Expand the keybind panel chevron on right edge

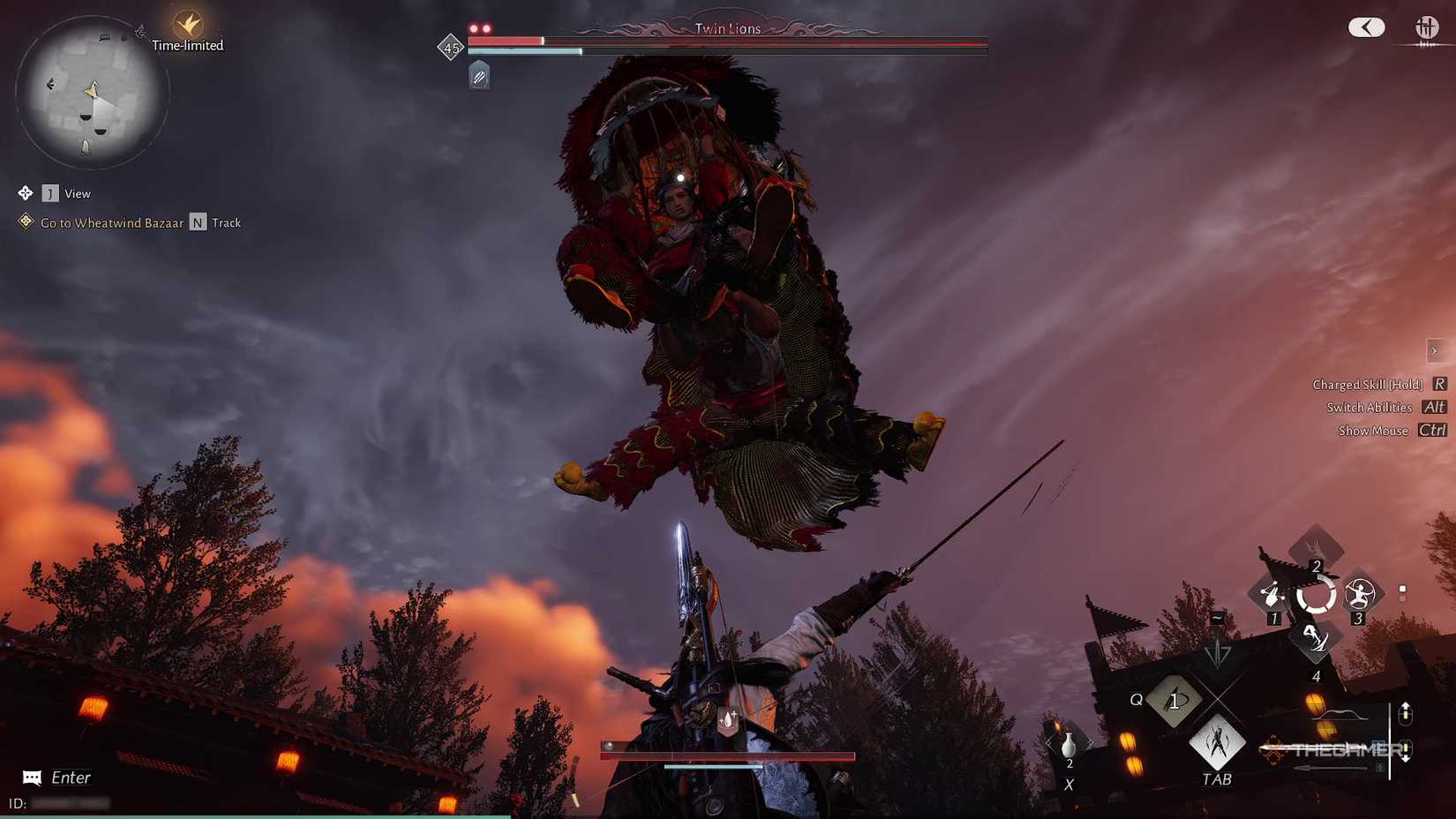click(1434, 350)
